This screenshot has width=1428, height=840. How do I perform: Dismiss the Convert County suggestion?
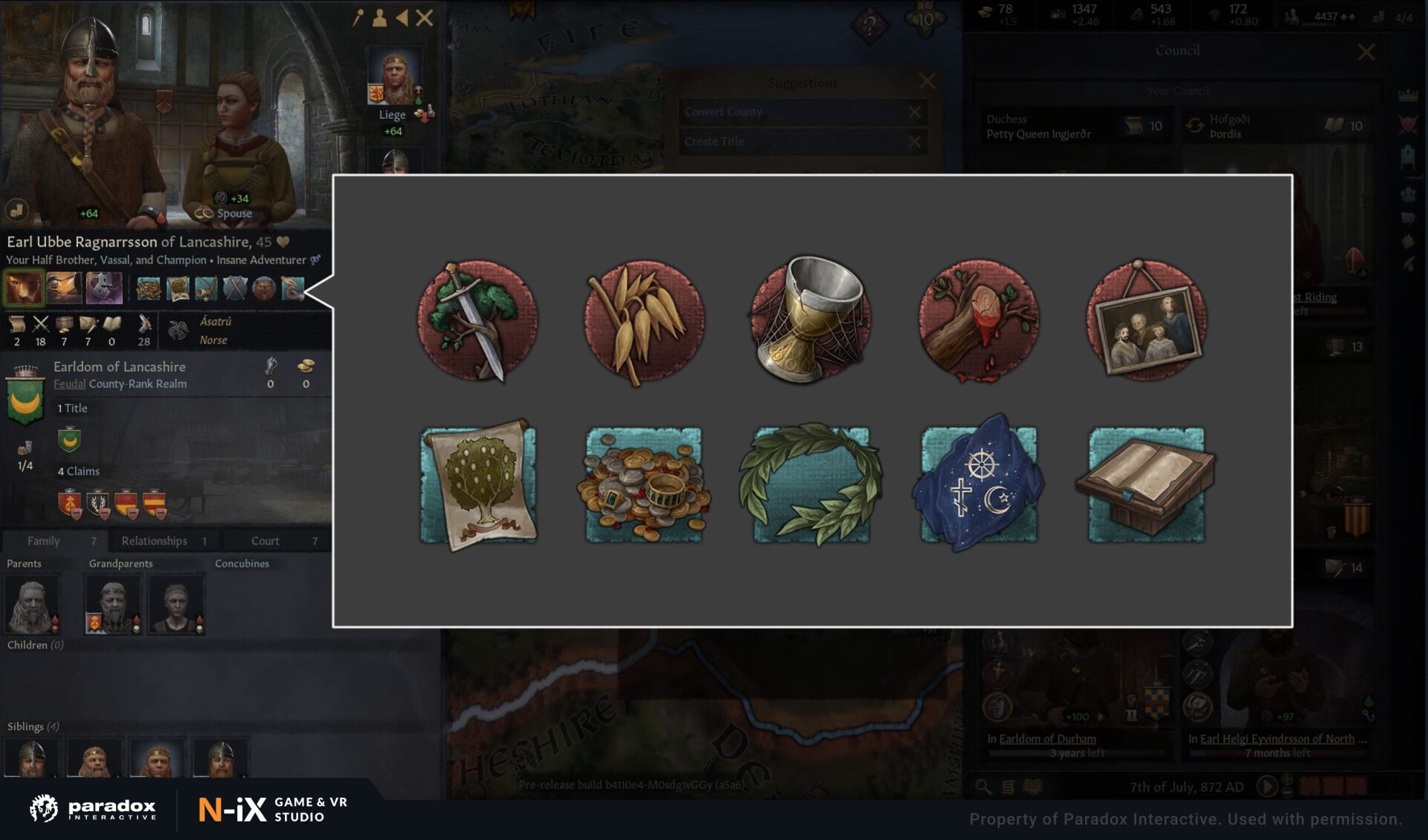pyautogui.click(x=914, y=112)
